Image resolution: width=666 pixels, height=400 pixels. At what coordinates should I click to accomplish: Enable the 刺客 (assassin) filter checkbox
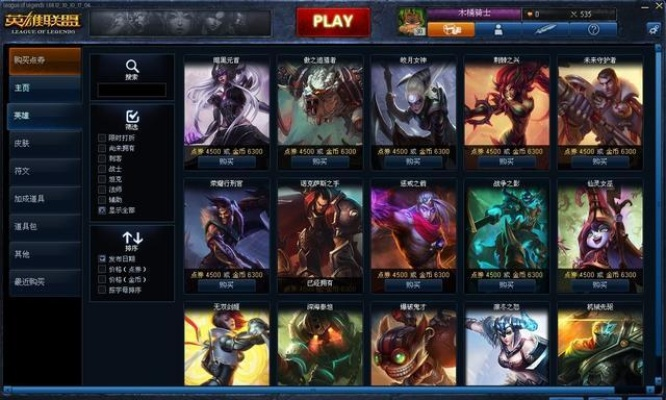click(102, 157)
